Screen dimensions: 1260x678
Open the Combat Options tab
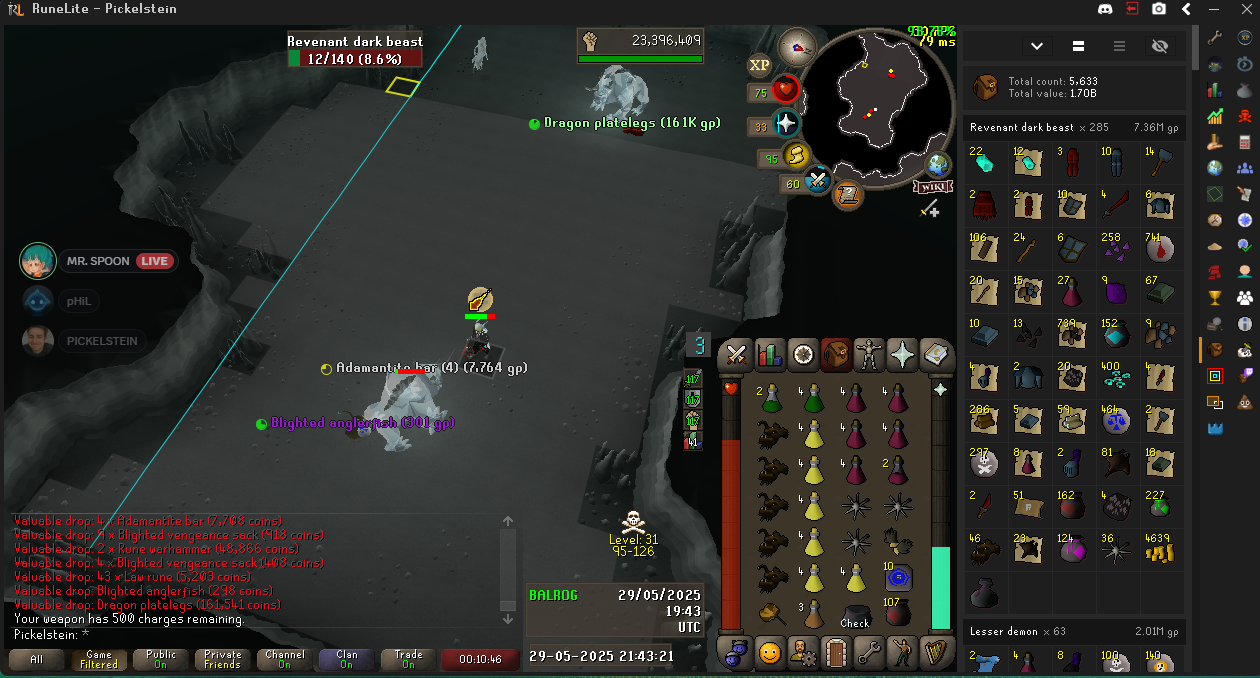click(737, 354)
